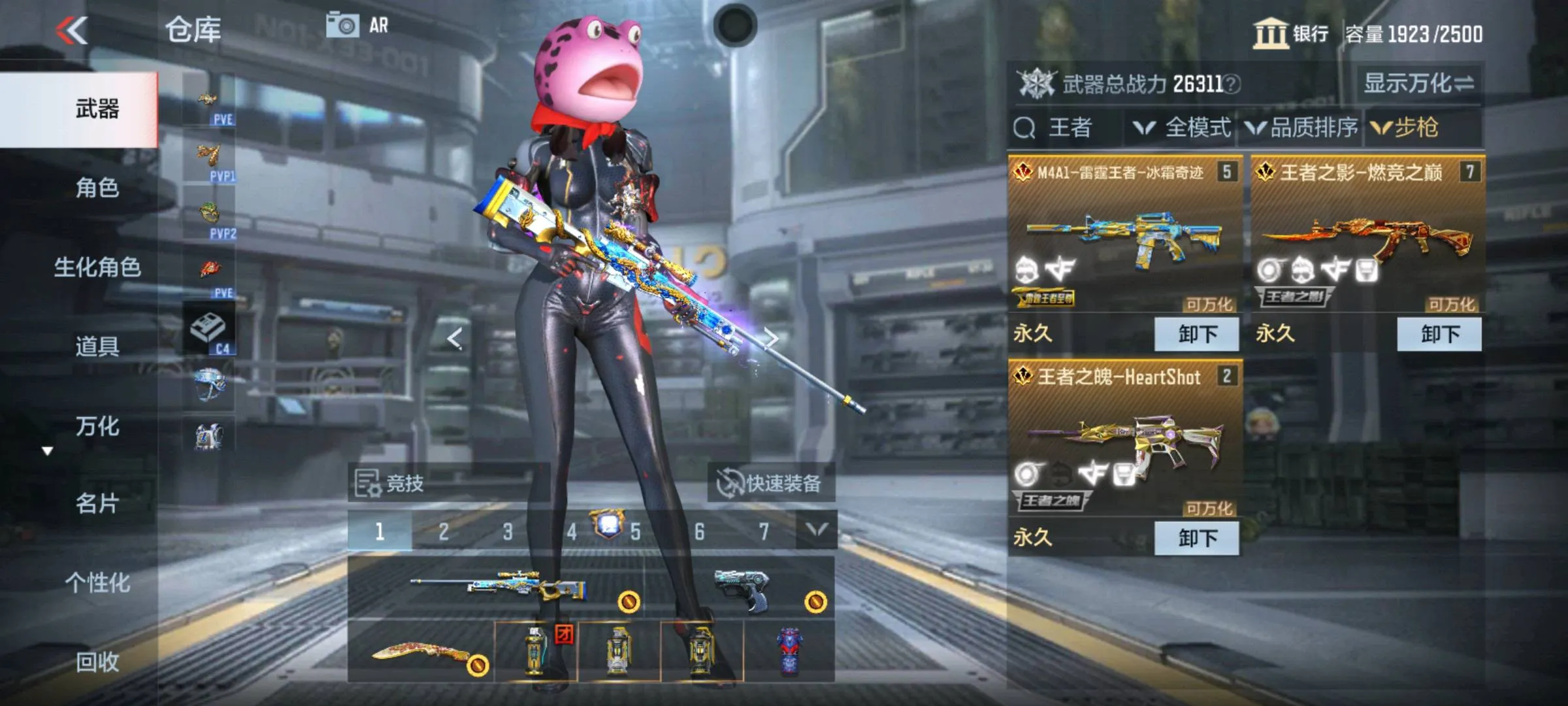Screen dimensions: 1568x706
Task: Open the 全模式 mode filter dropdown
Action: pos(1183,127)
